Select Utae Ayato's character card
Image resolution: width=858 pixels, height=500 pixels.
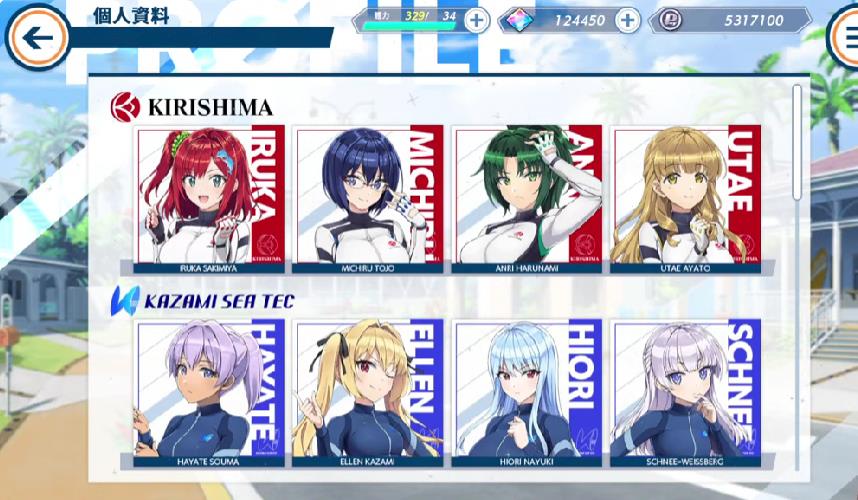(x=686, y=198)
